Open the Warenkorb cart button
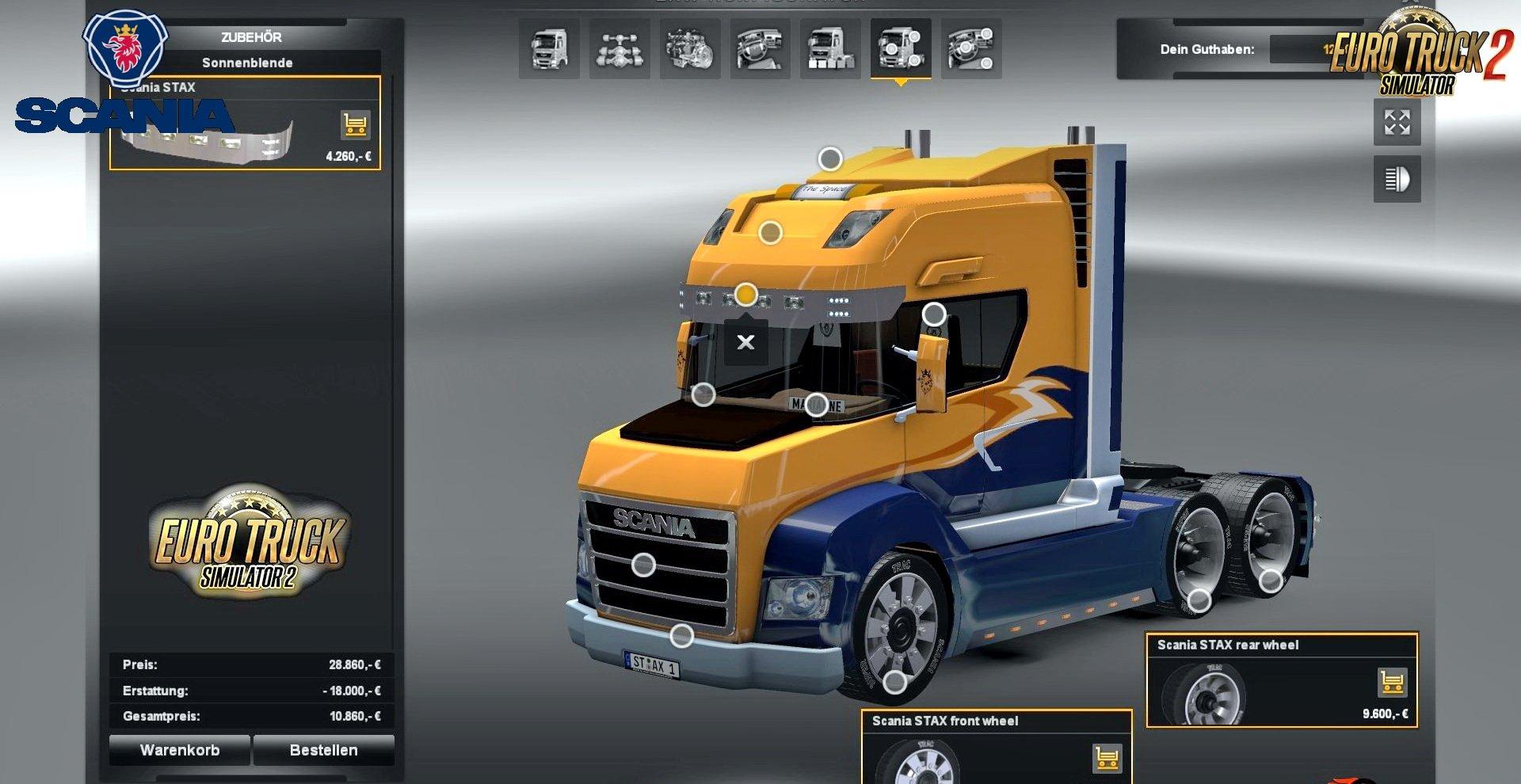The width and height of the screenshot is (1521, 784). pos(180,750)
